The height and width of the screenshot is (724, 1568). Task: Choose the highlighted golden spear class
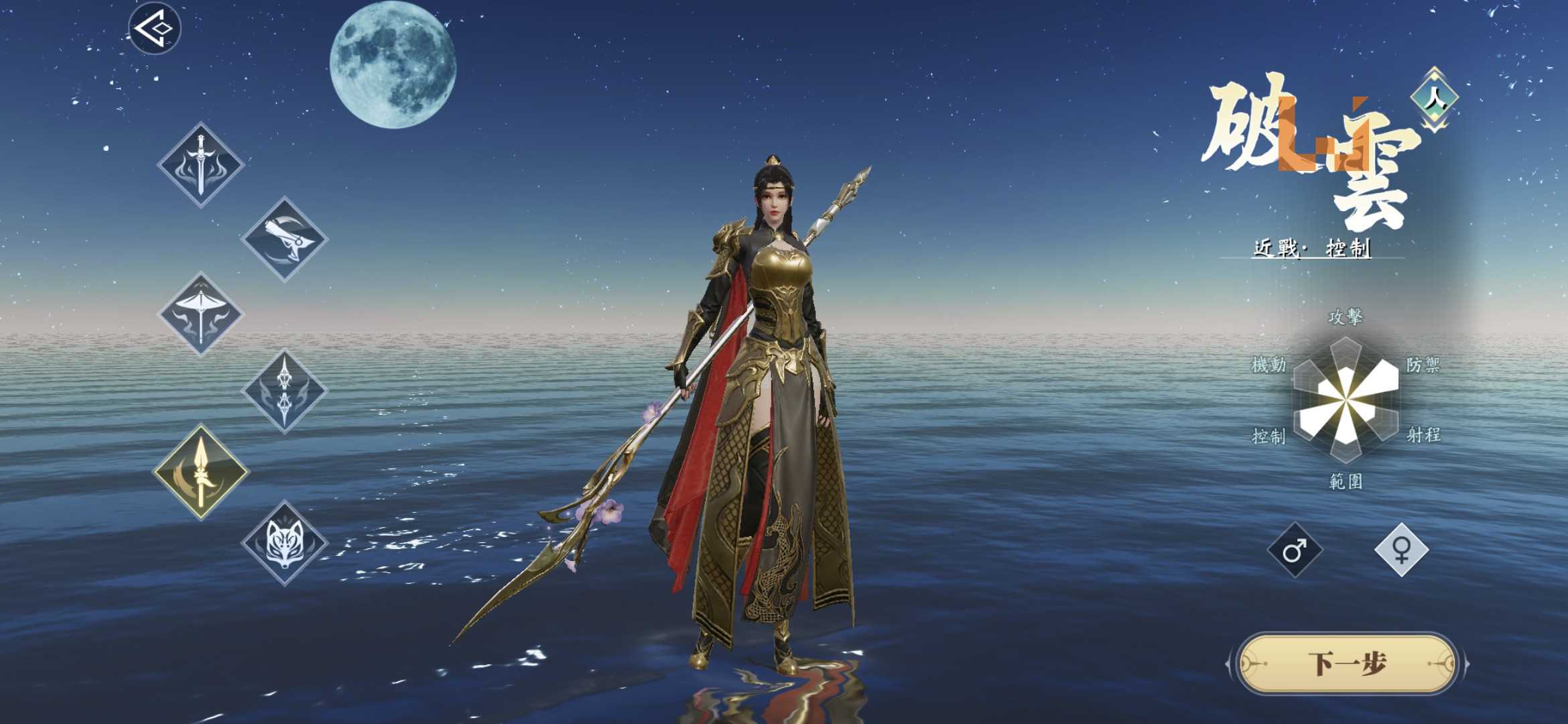201,472
